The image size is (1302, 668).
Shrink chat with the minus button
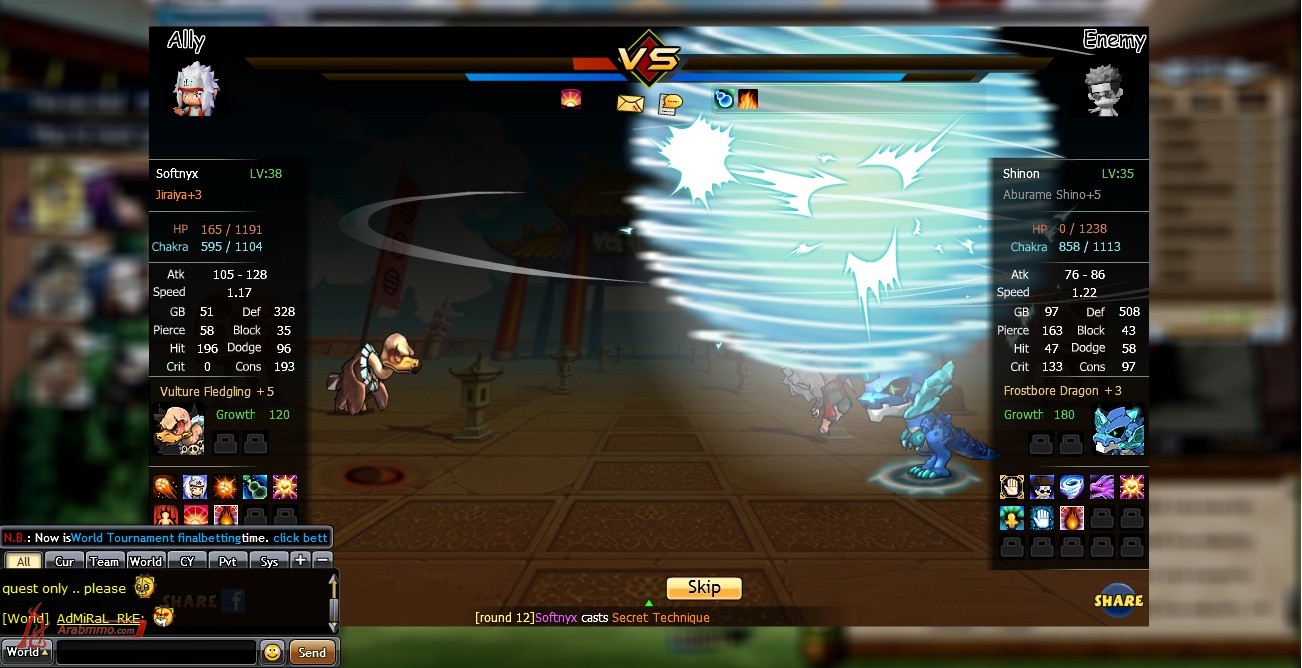click(322, 561)
